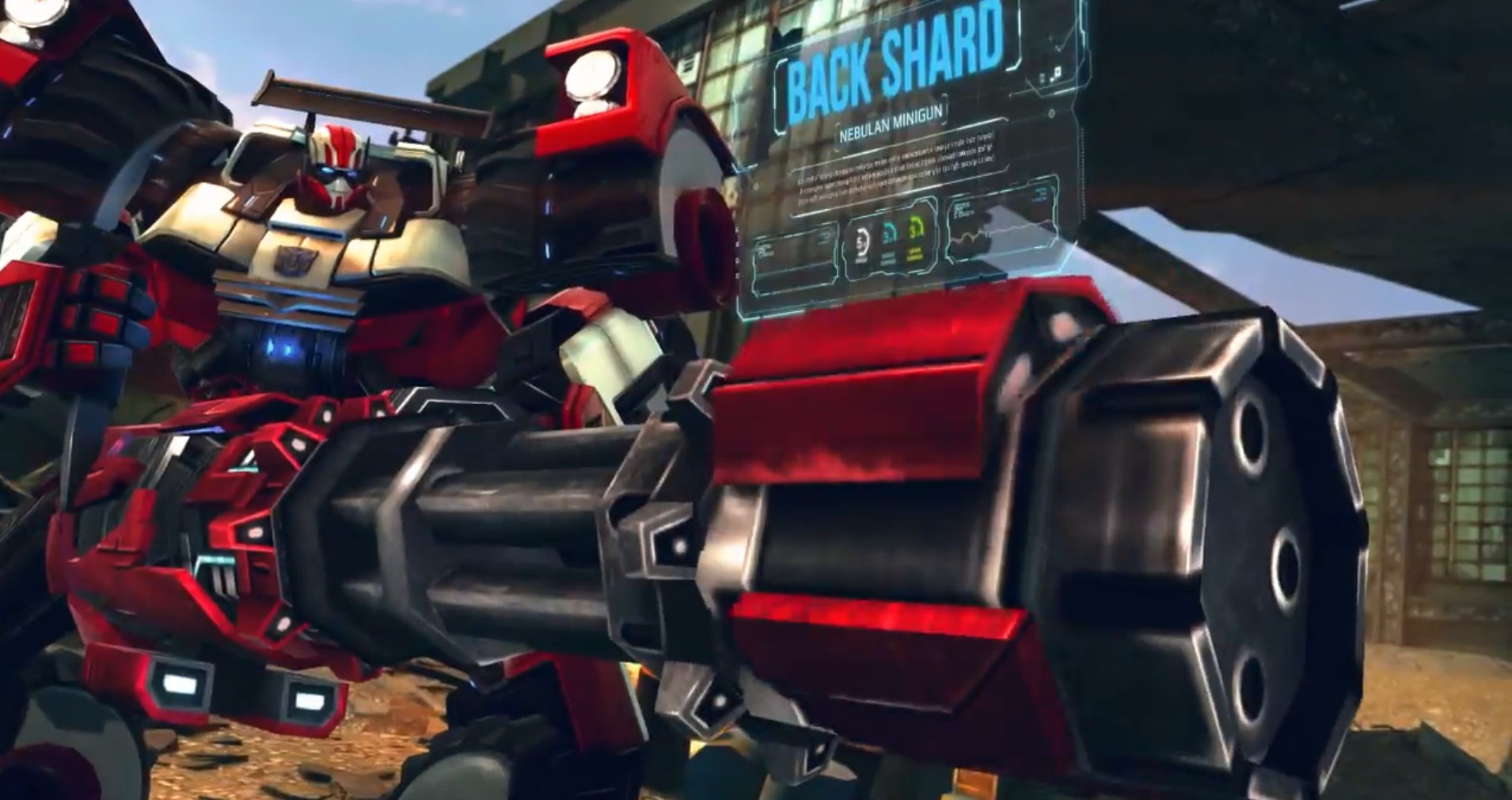
Task: Expand the description text block on the hologram
Action: pyautogui.click(x=895, y=166)
